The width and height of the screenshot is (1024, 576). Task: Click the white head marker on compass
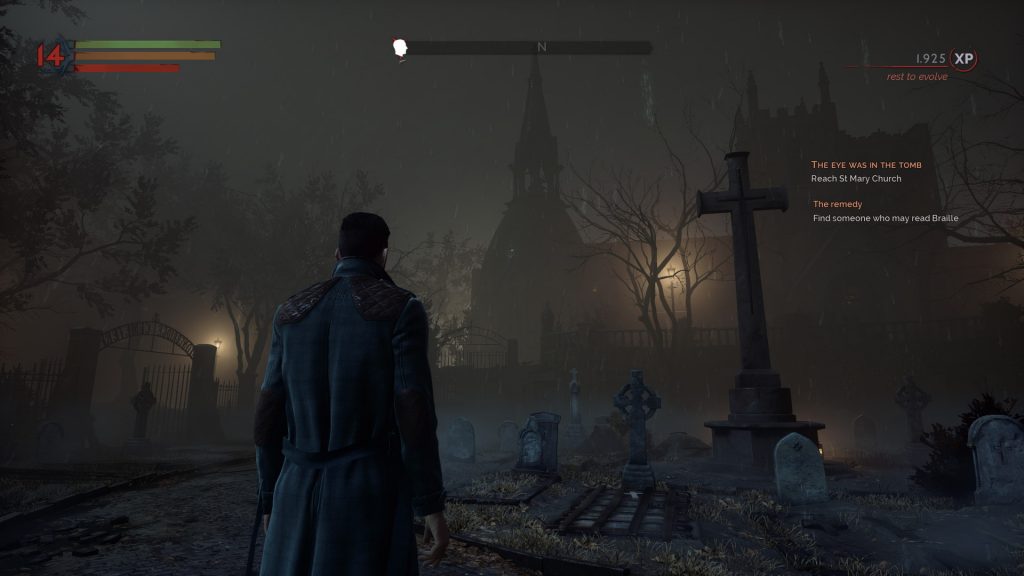[401, 47]
